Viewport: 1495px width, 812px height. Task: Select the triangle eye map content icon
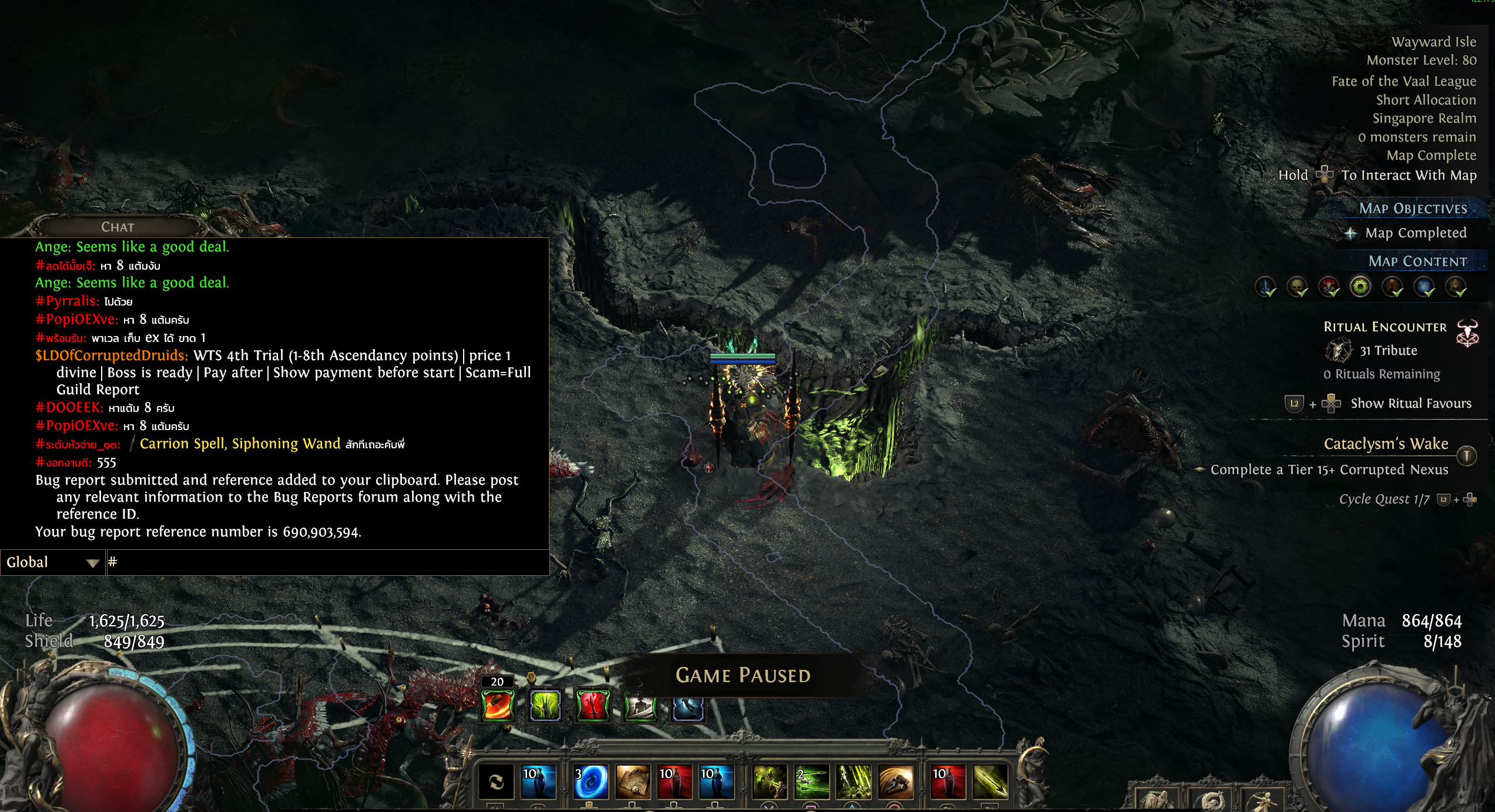click(1456, 287)
